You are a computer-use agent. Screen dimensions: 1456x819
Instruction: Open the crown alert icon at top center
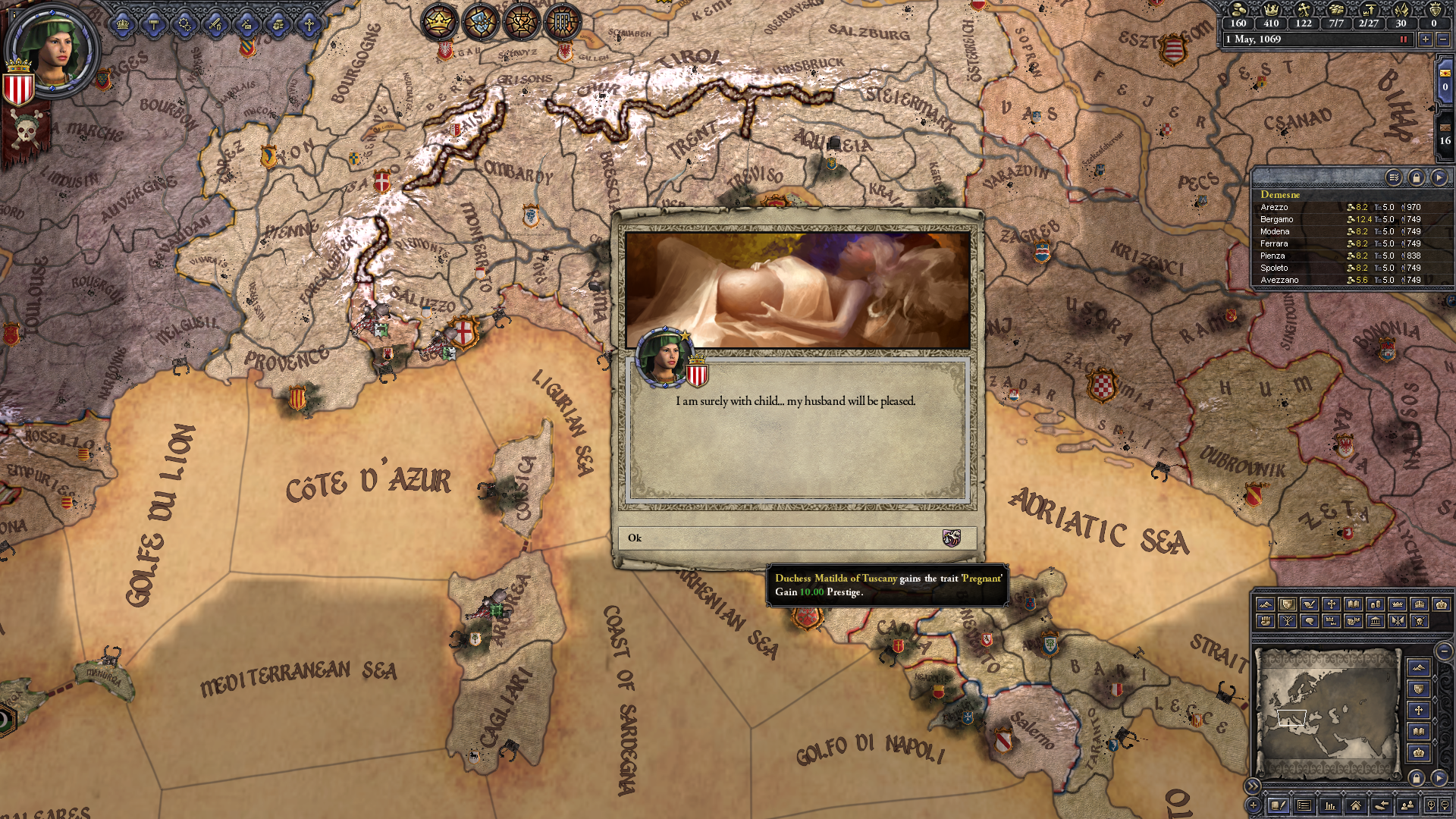(440, 23)
